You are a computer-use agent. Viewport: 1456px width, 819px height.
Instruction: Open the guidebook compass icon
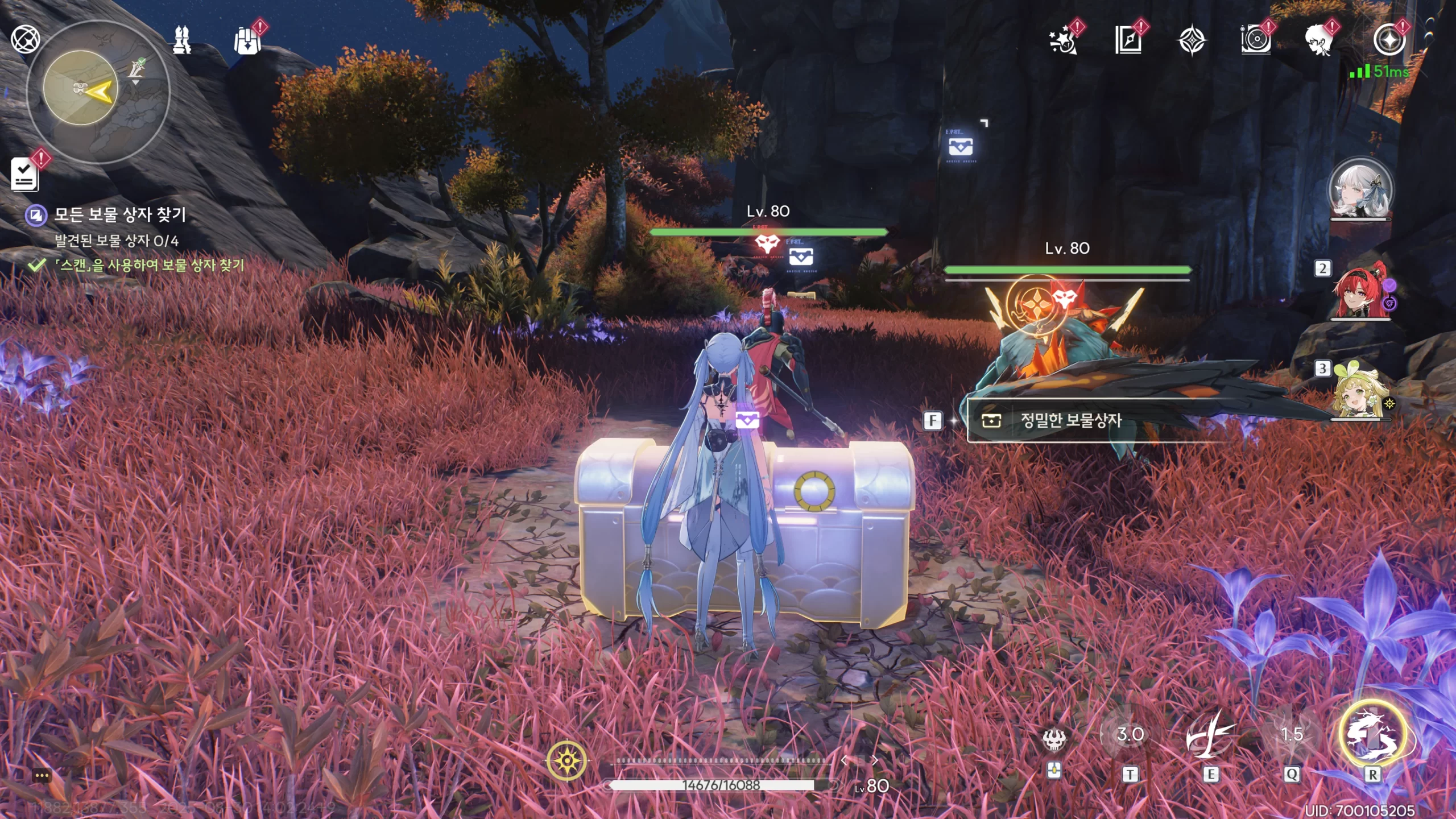click(1128, 41)
